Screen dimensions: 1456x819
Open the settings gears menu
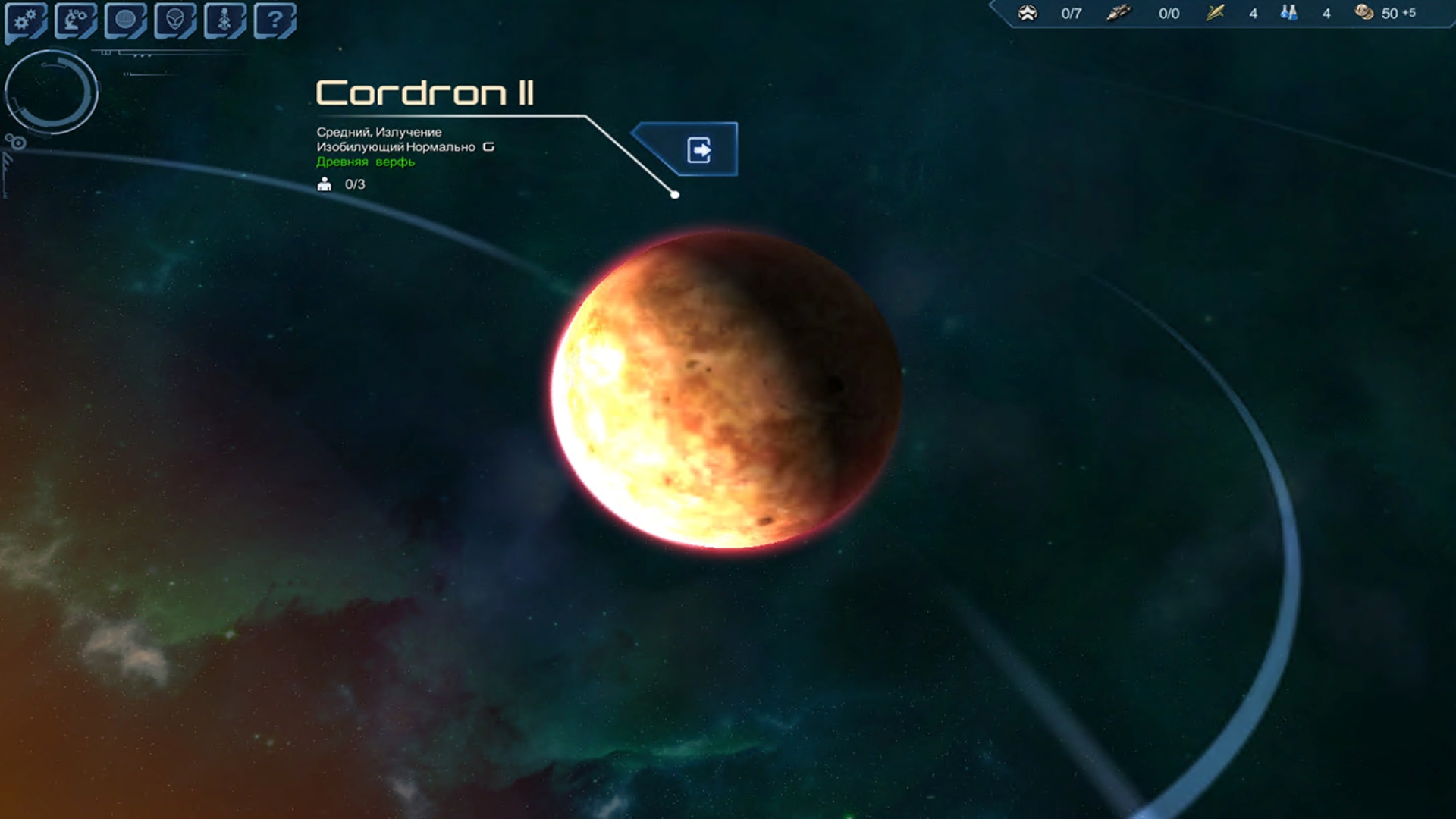click(26, 20)
